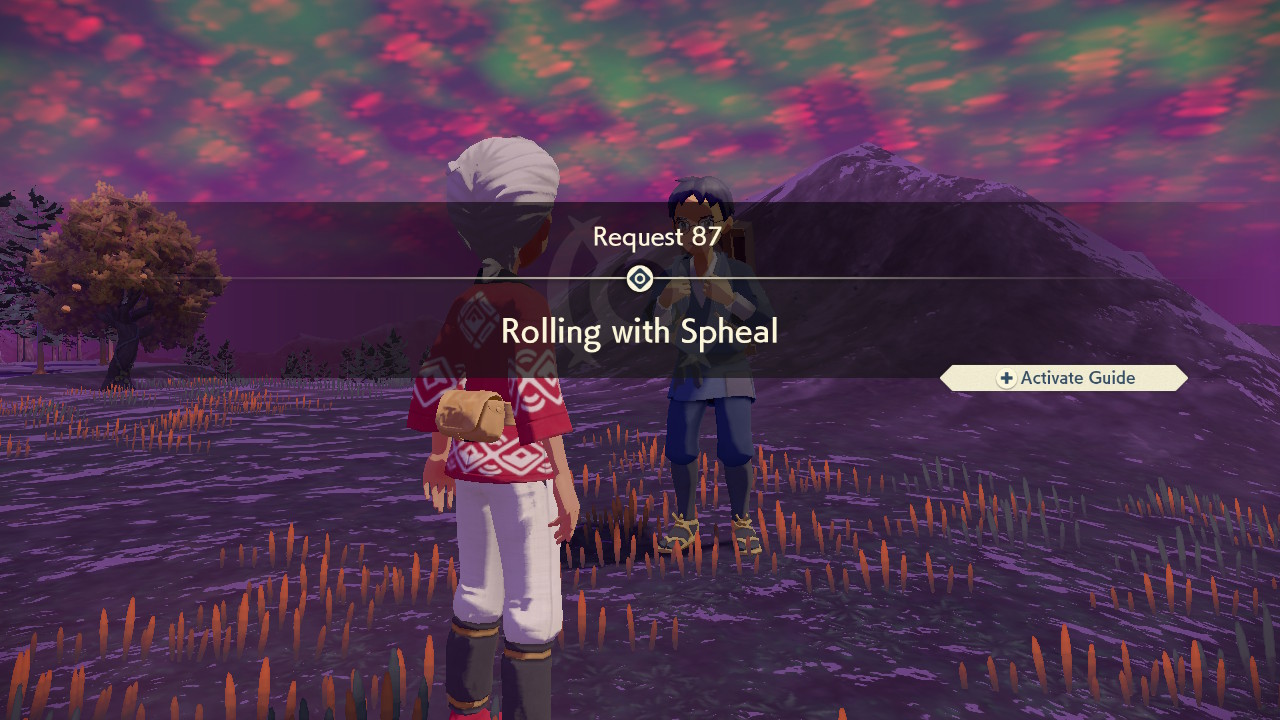Expand details under Rolling with Spheal
The image size is (1280, 720).
[x=640, y=331]
